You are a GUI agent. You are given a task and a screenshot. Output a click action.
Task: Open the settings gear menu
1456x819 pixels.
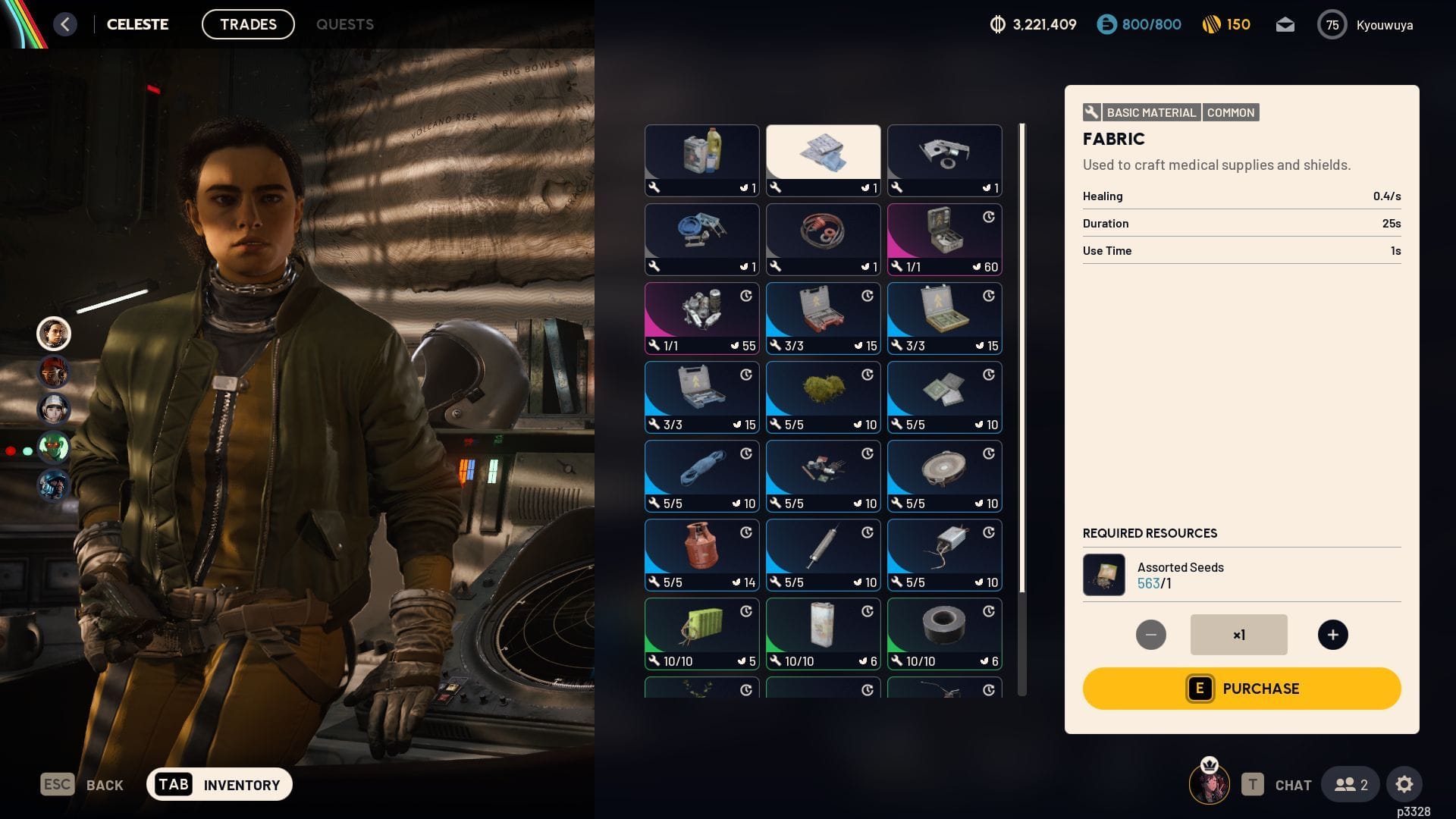pyautogui.click(x=1404, y=784)
